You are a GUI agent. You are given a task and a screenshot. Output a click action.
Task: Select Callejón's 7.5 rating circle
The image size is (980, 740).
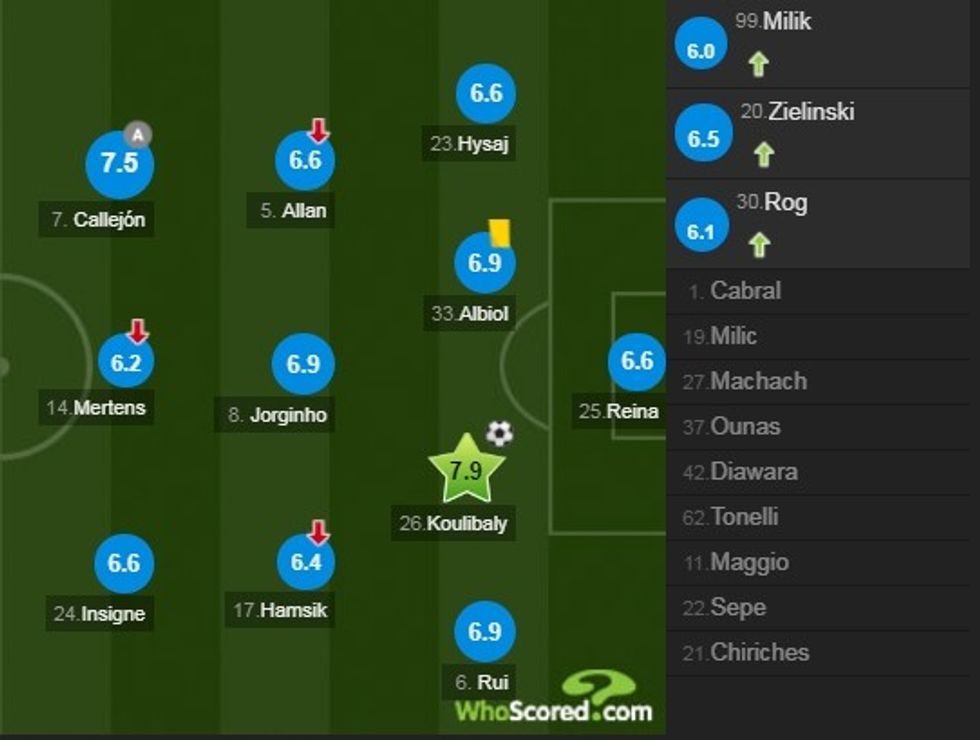tap(119, 163)
